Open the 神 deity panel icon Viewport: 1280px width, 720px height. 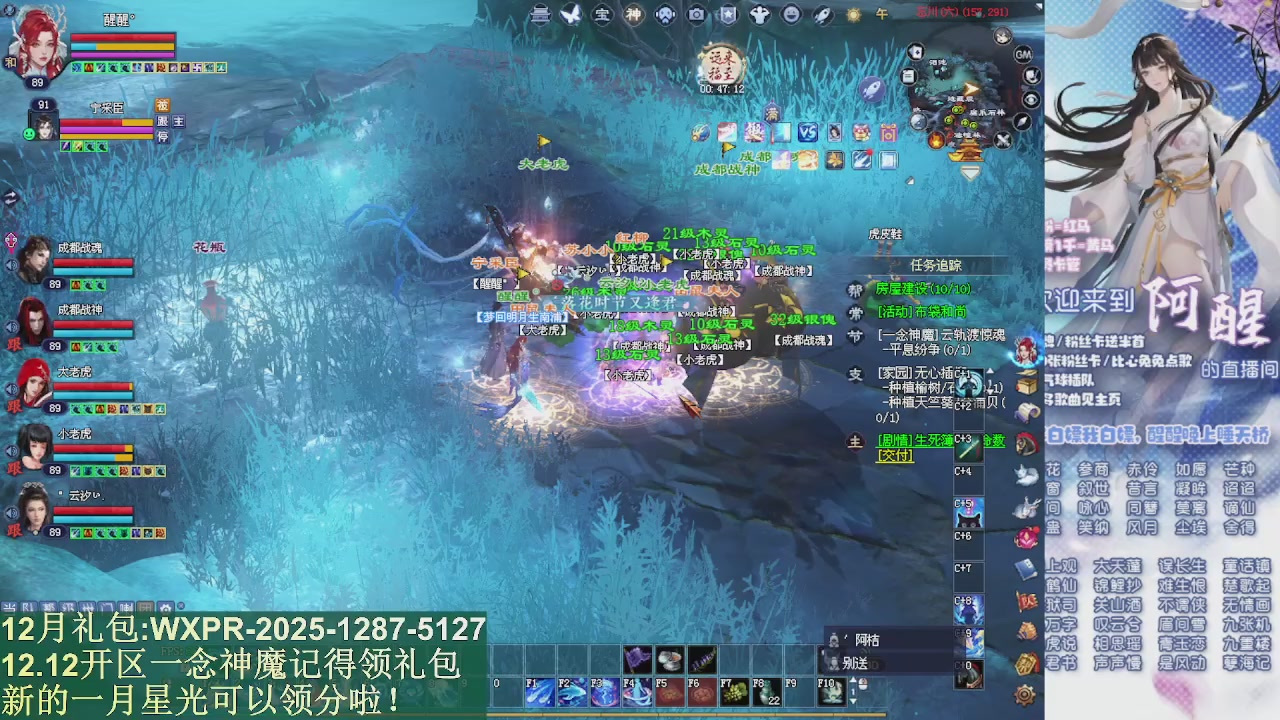(633, 14)
